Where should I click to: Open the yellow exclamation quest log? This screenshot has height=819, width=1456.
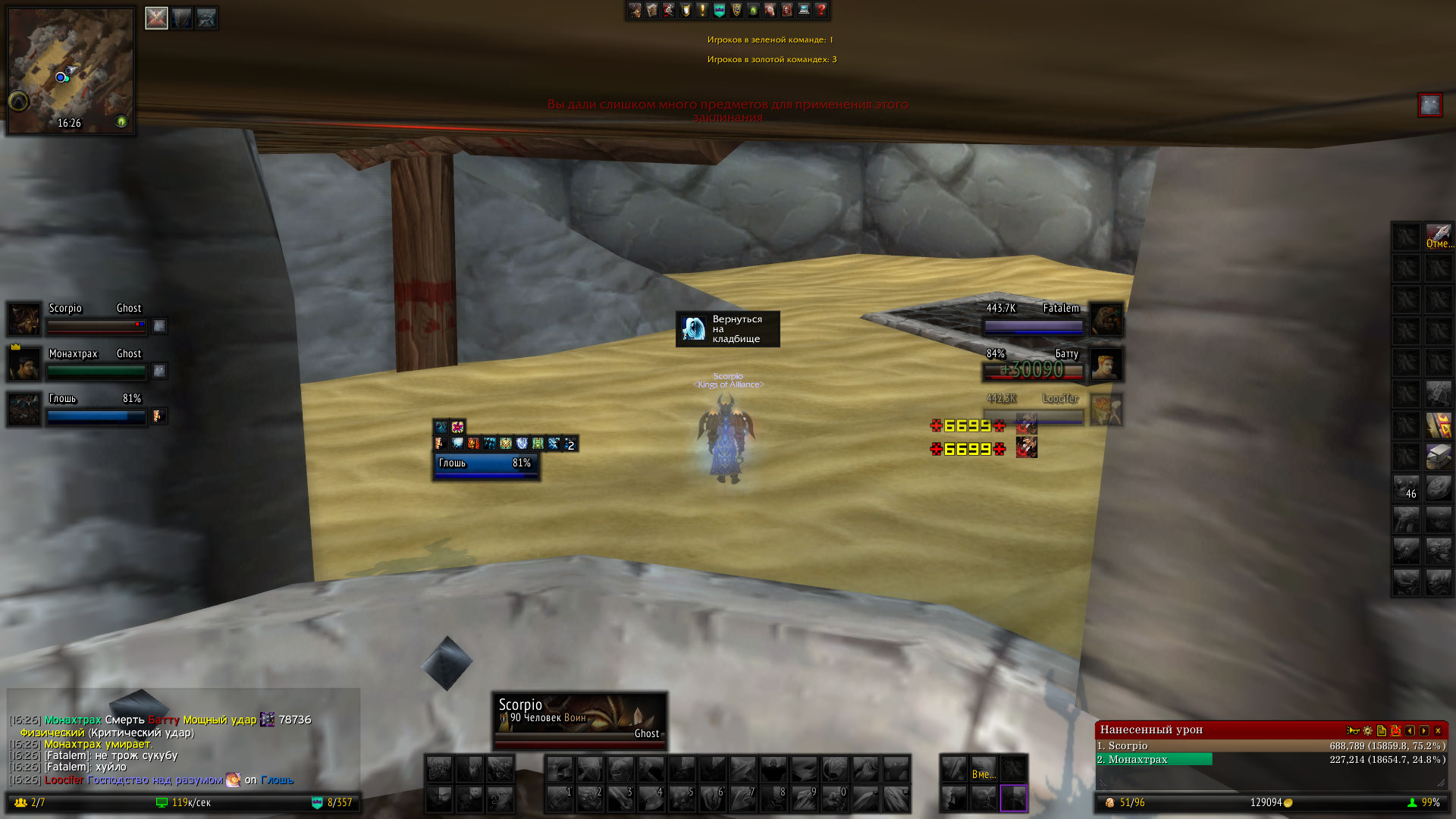(x=702, y=10)
